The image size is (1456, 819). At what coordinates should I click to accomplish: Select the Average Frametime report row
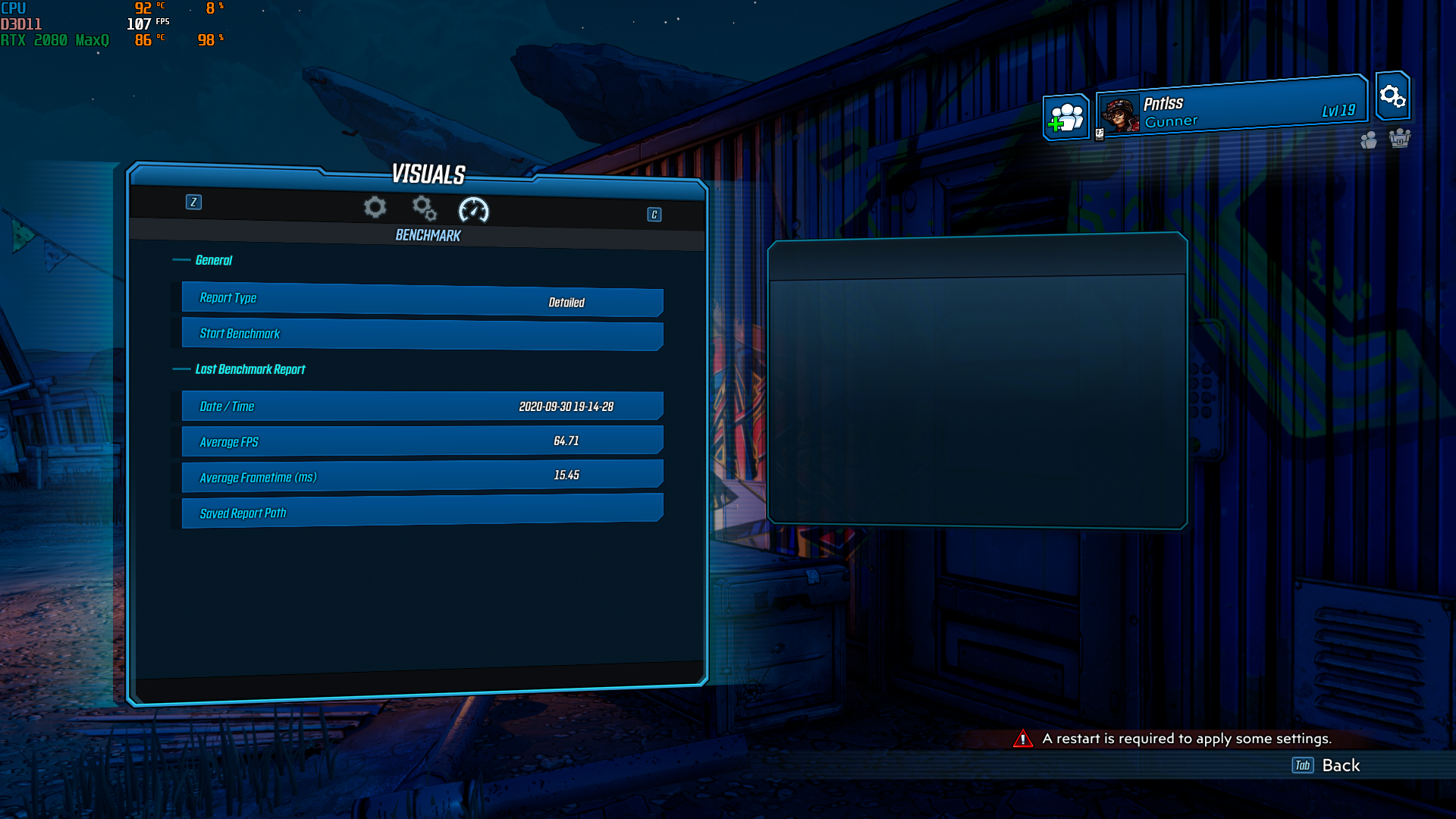click(x=422, y=475)
